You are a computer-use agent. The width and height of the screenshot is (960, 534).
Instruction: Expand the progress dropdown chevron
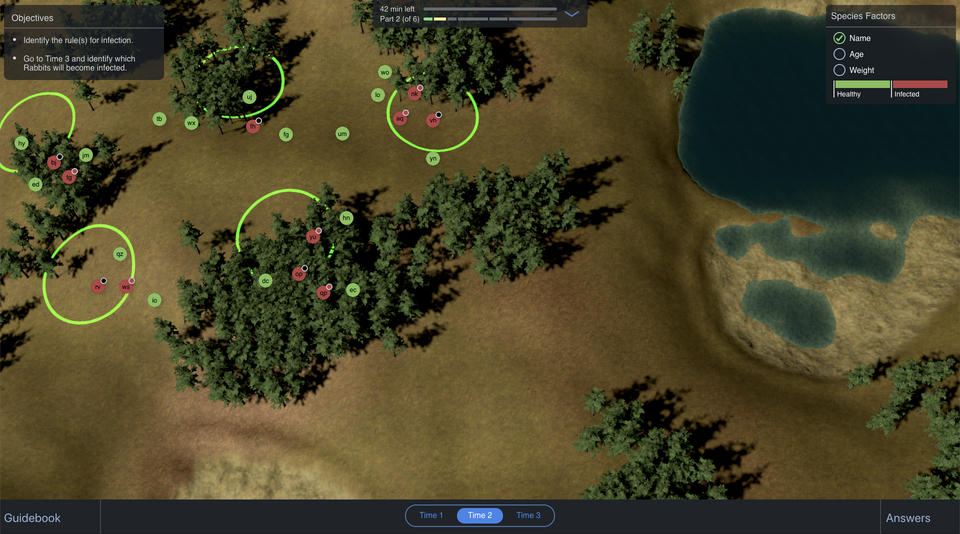coord(572,14)
